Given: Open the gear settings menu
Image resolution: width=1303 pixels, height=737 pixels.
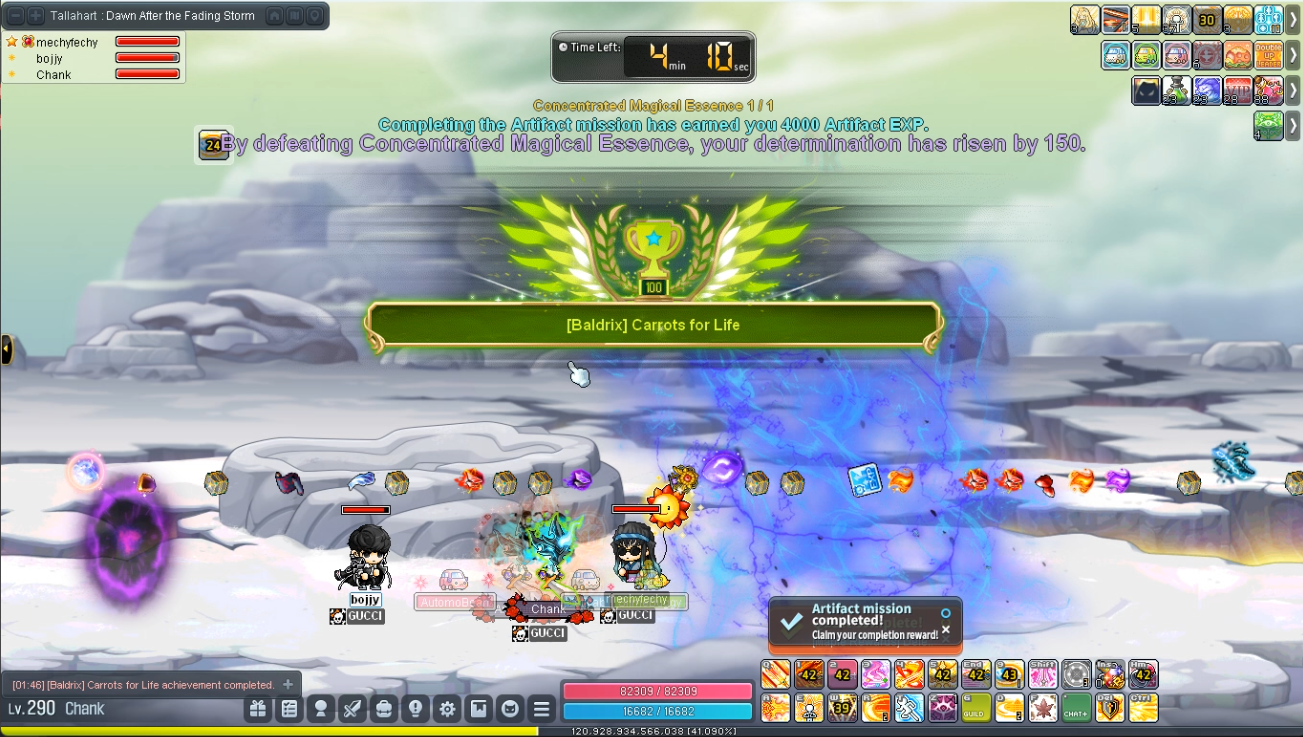Looking at the screenshot, I should pos(447,709).
